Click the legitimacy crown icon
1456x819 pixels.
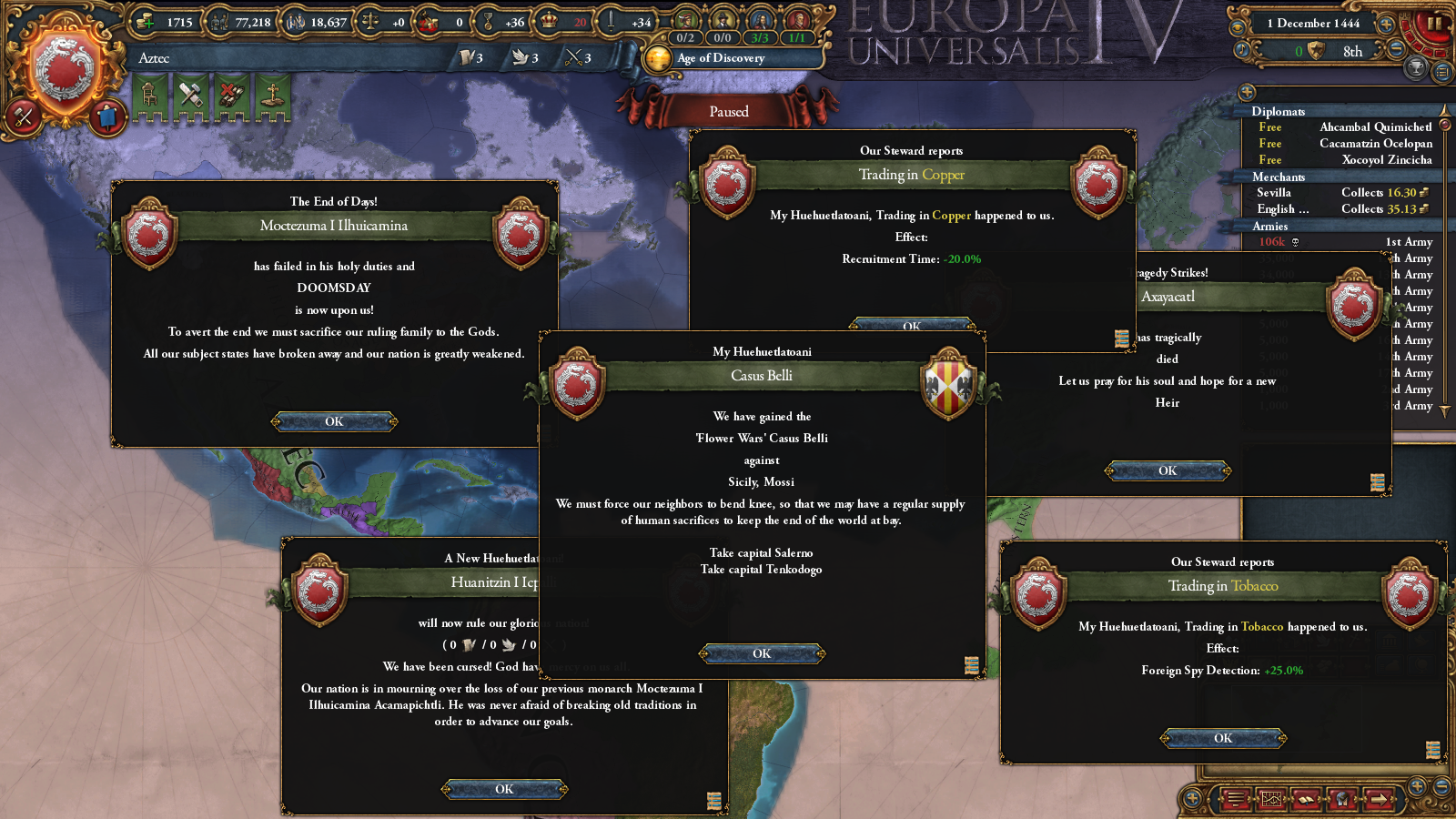[x=547, y=20]
